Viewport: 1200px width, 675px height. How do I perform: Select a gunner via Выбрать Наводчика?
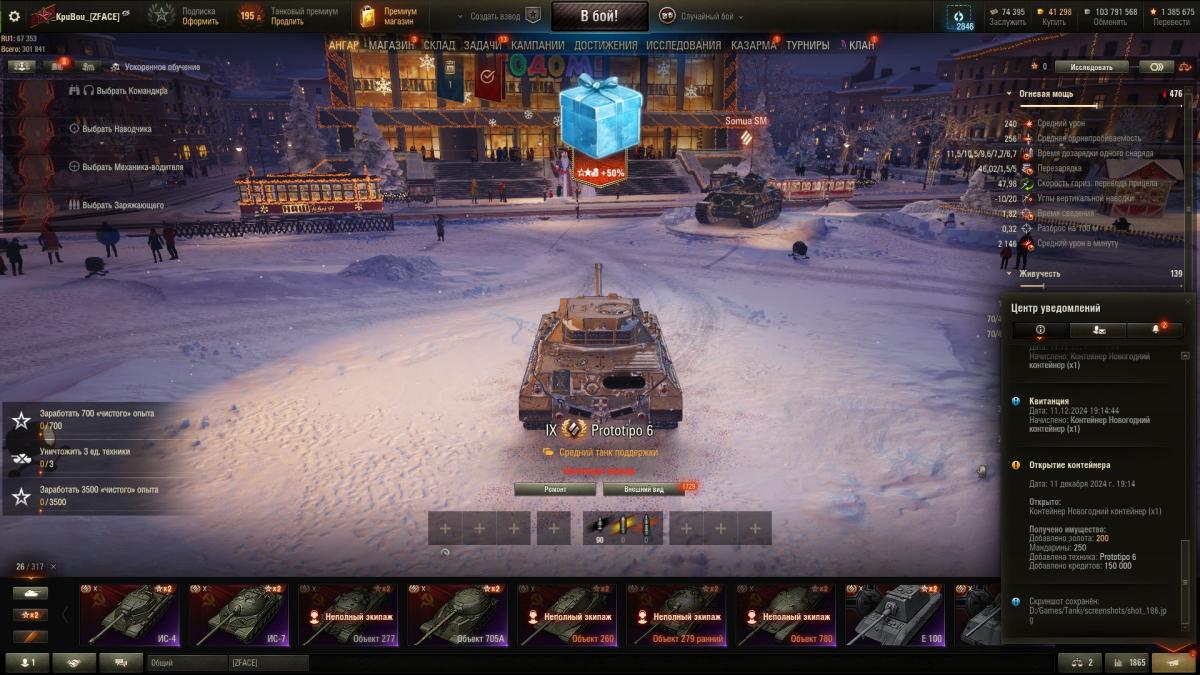click(x=116, y=128)
